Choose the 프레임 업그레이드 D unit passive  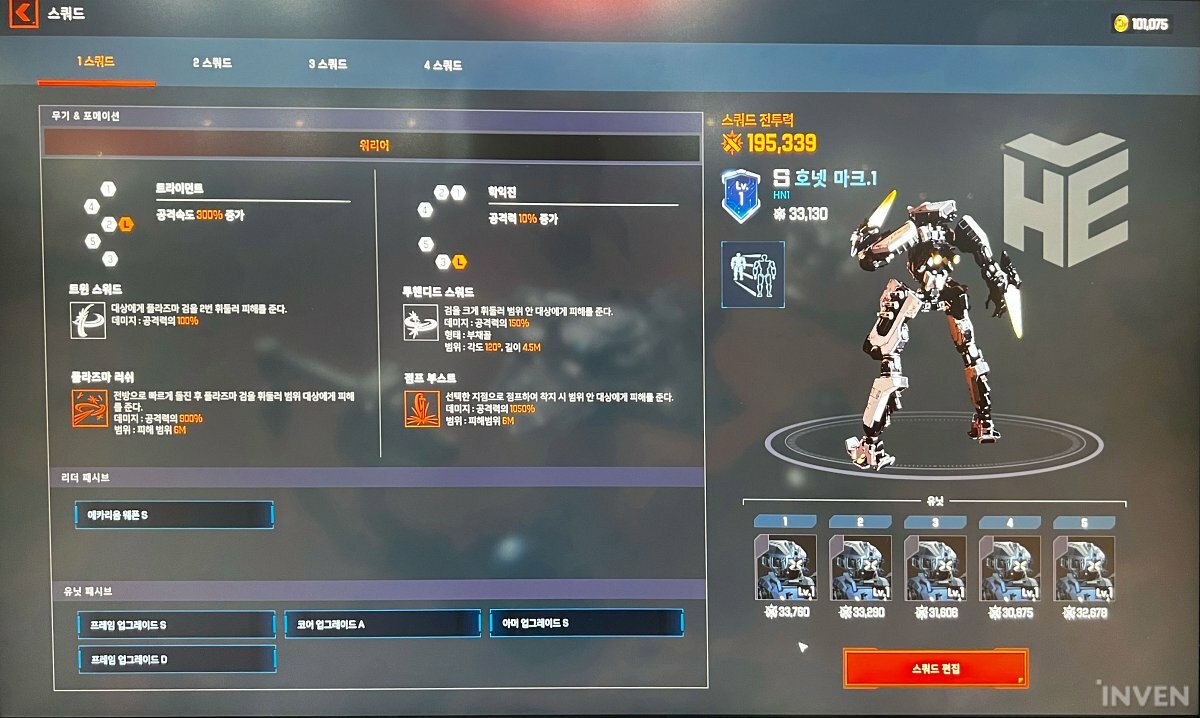click(x=176, y=659)
